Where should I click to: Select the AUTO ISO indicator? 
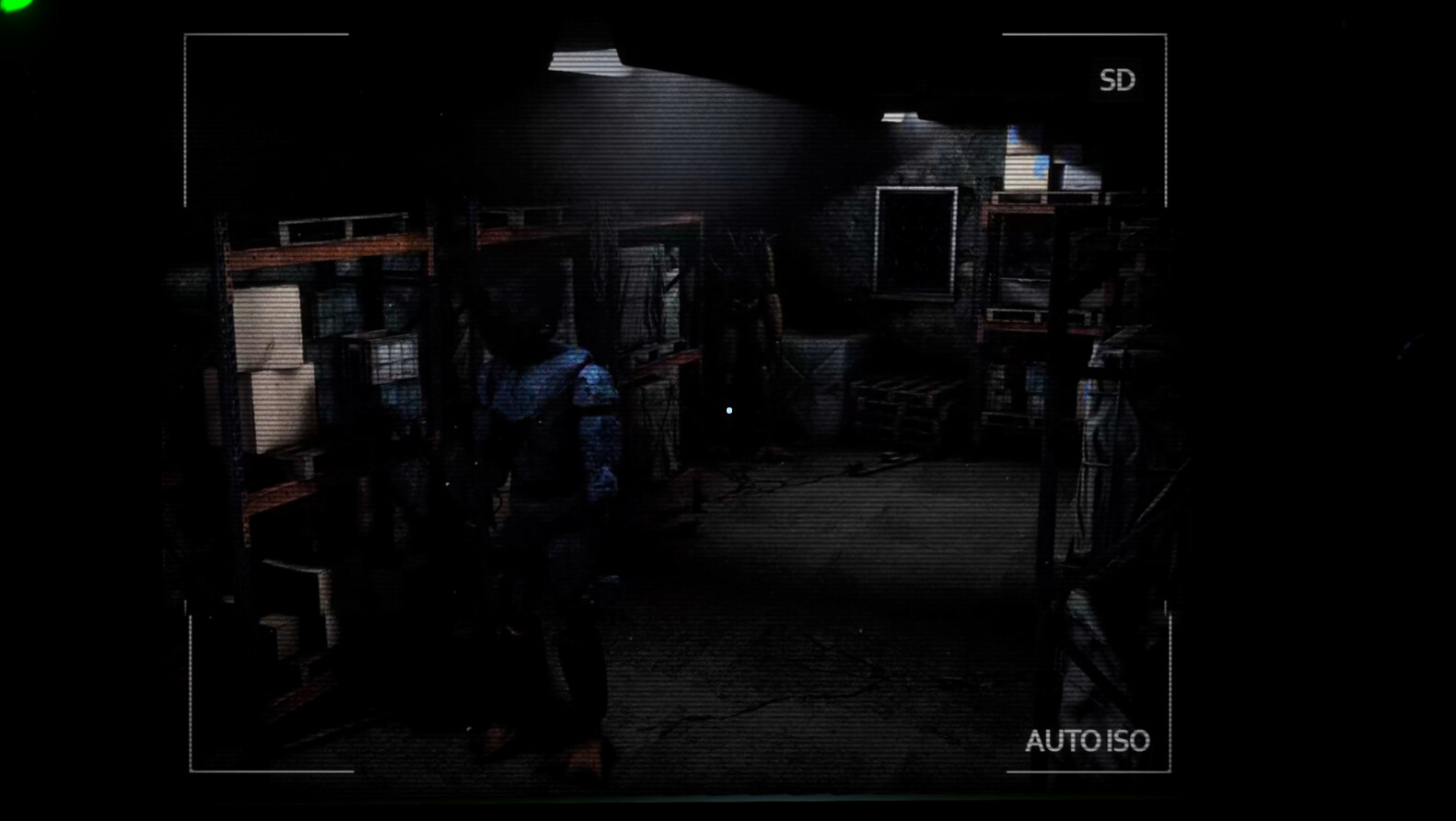tap(1088, 742)
